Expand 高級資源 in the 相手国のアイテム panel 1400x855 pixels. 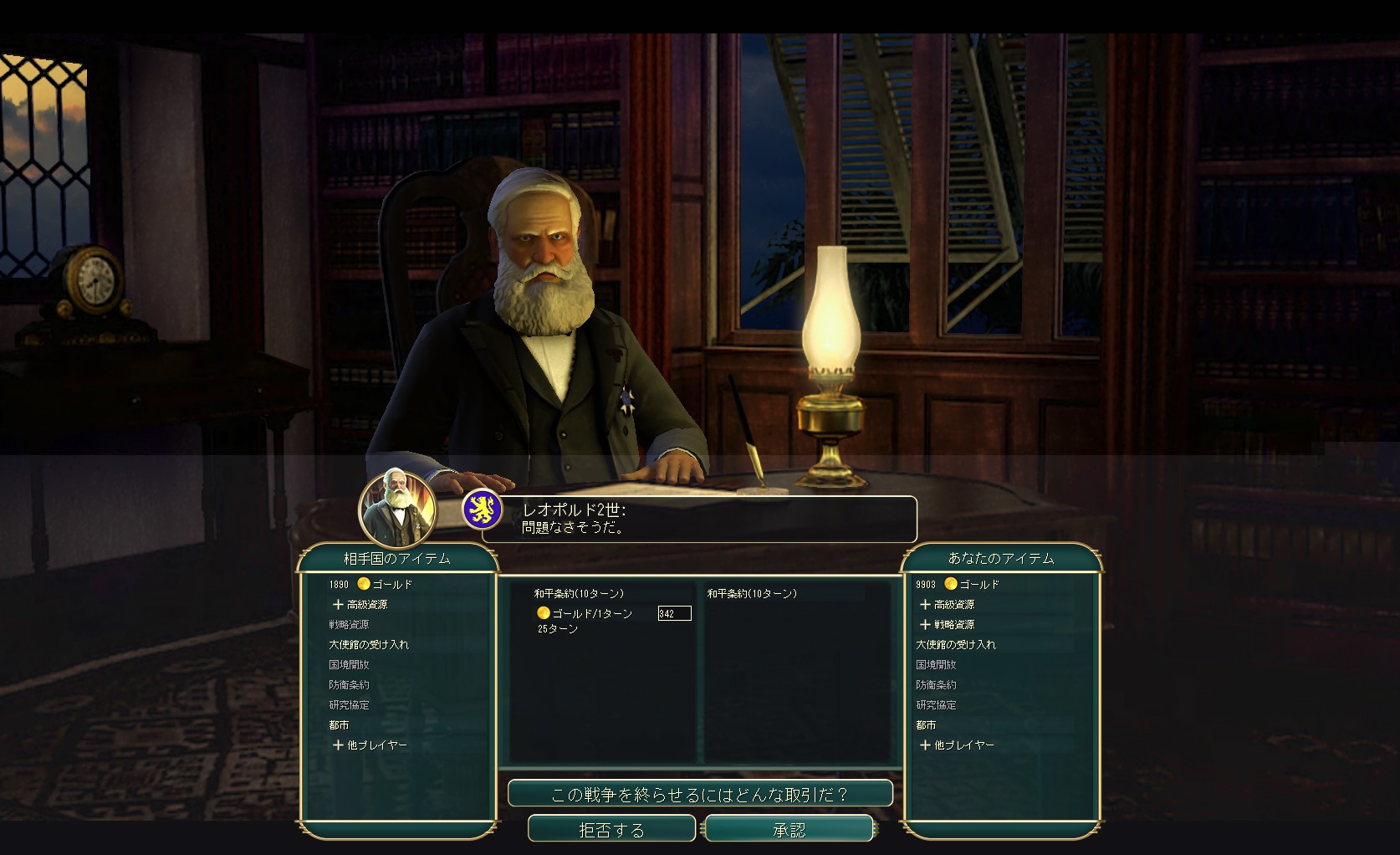[x=360, y=604]
